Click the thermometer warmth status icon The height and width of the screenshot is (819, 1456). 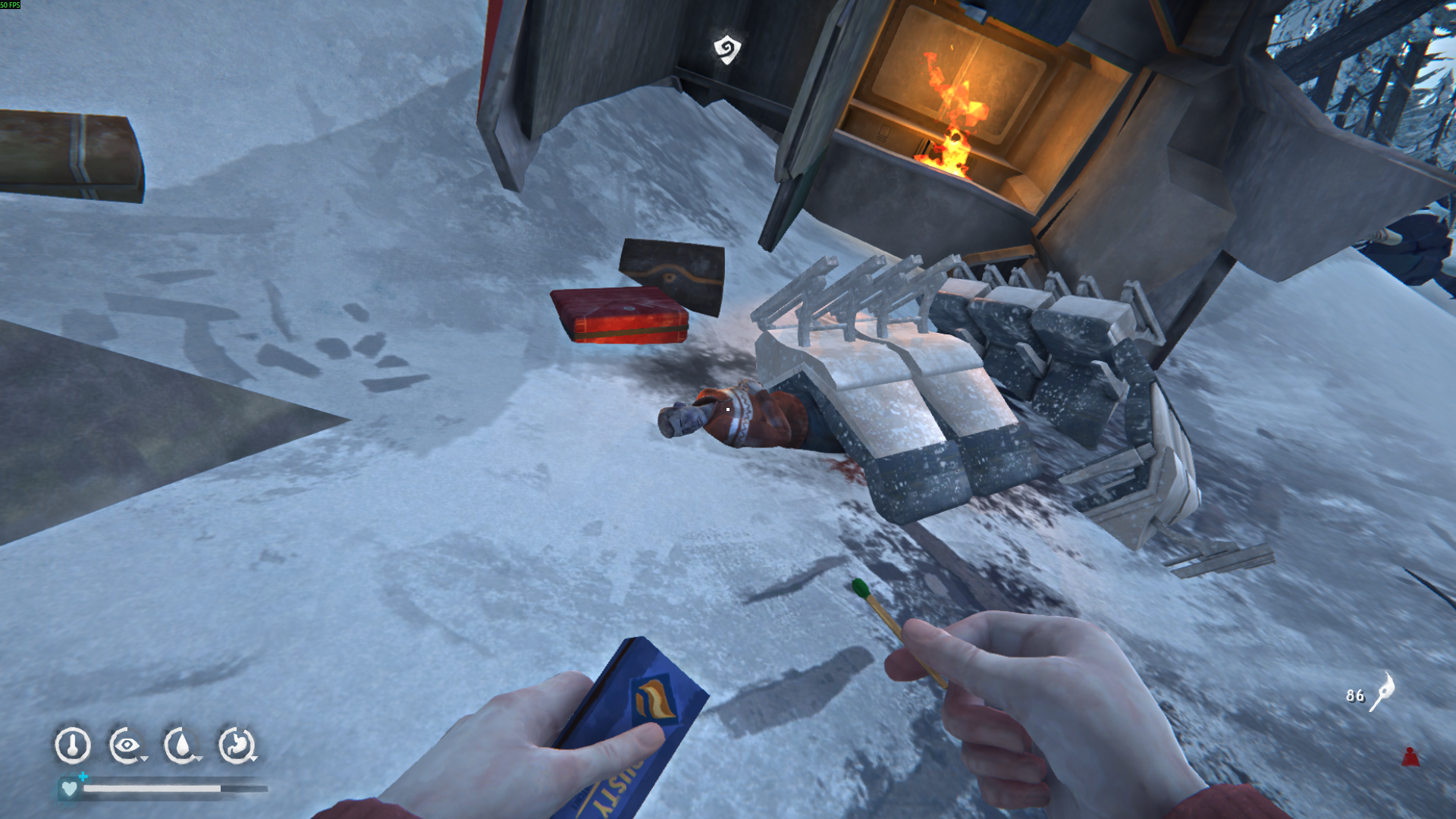point(73,745)
